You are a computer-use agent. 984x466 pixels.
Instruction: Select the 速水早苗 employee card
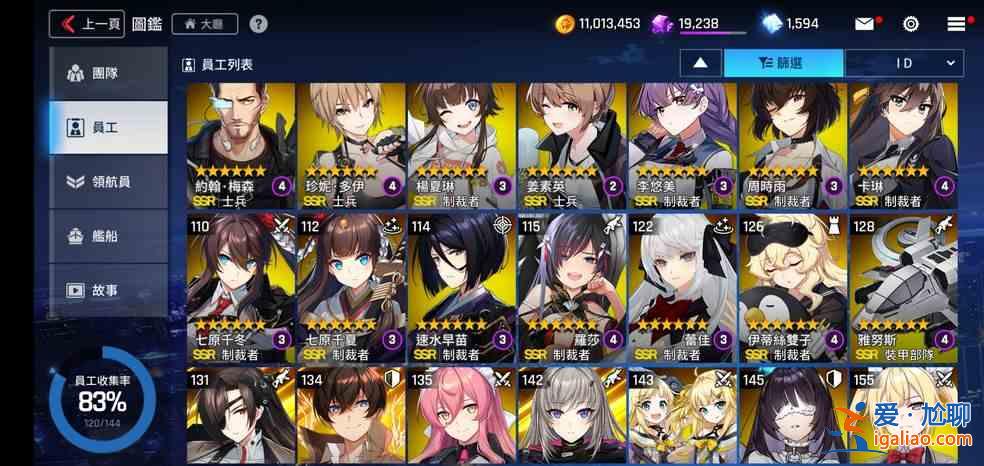pyautogui.click(x=461, y=289)
